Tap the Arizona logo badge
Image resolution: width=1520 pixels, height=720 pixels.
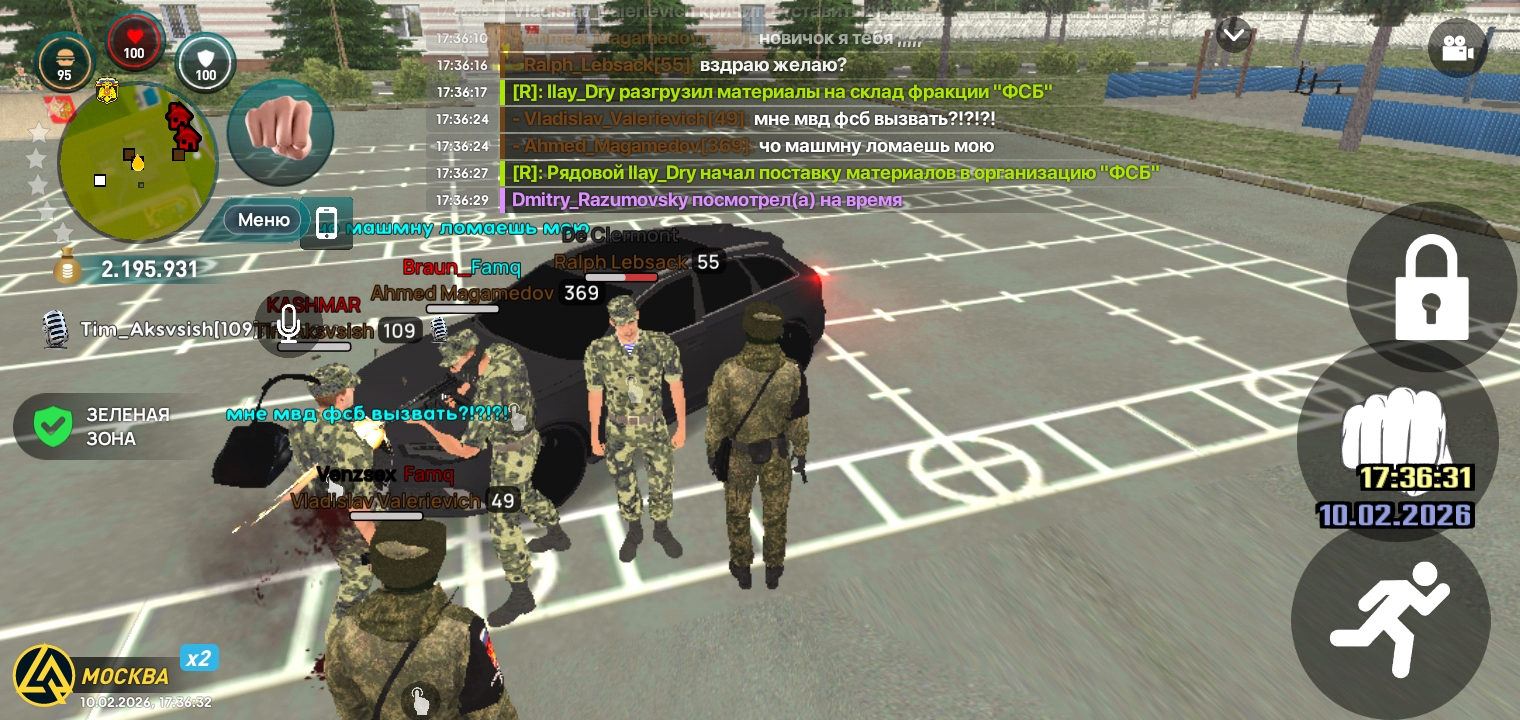44,675
